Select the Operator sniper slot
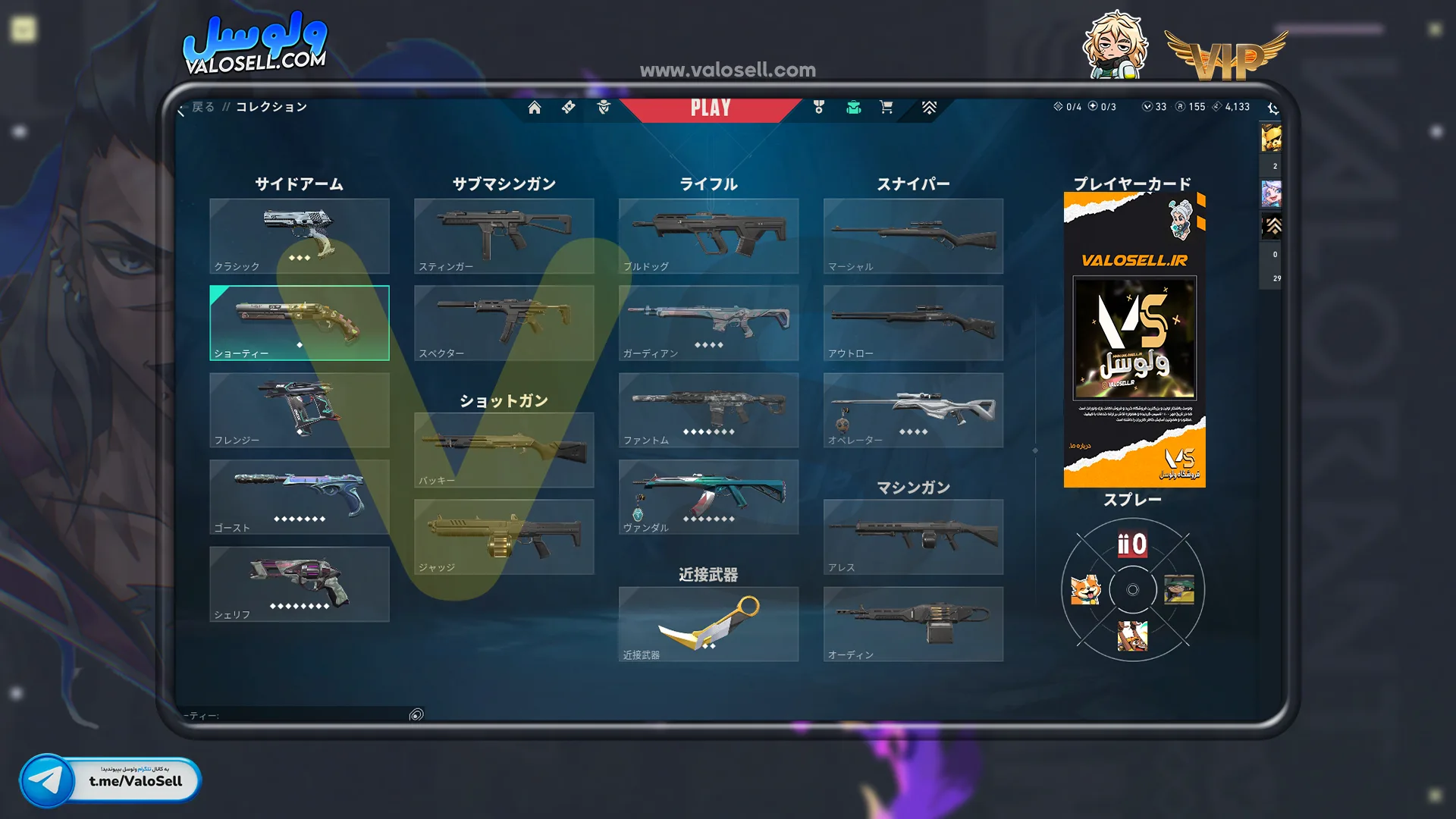 (x=913, y=409)
